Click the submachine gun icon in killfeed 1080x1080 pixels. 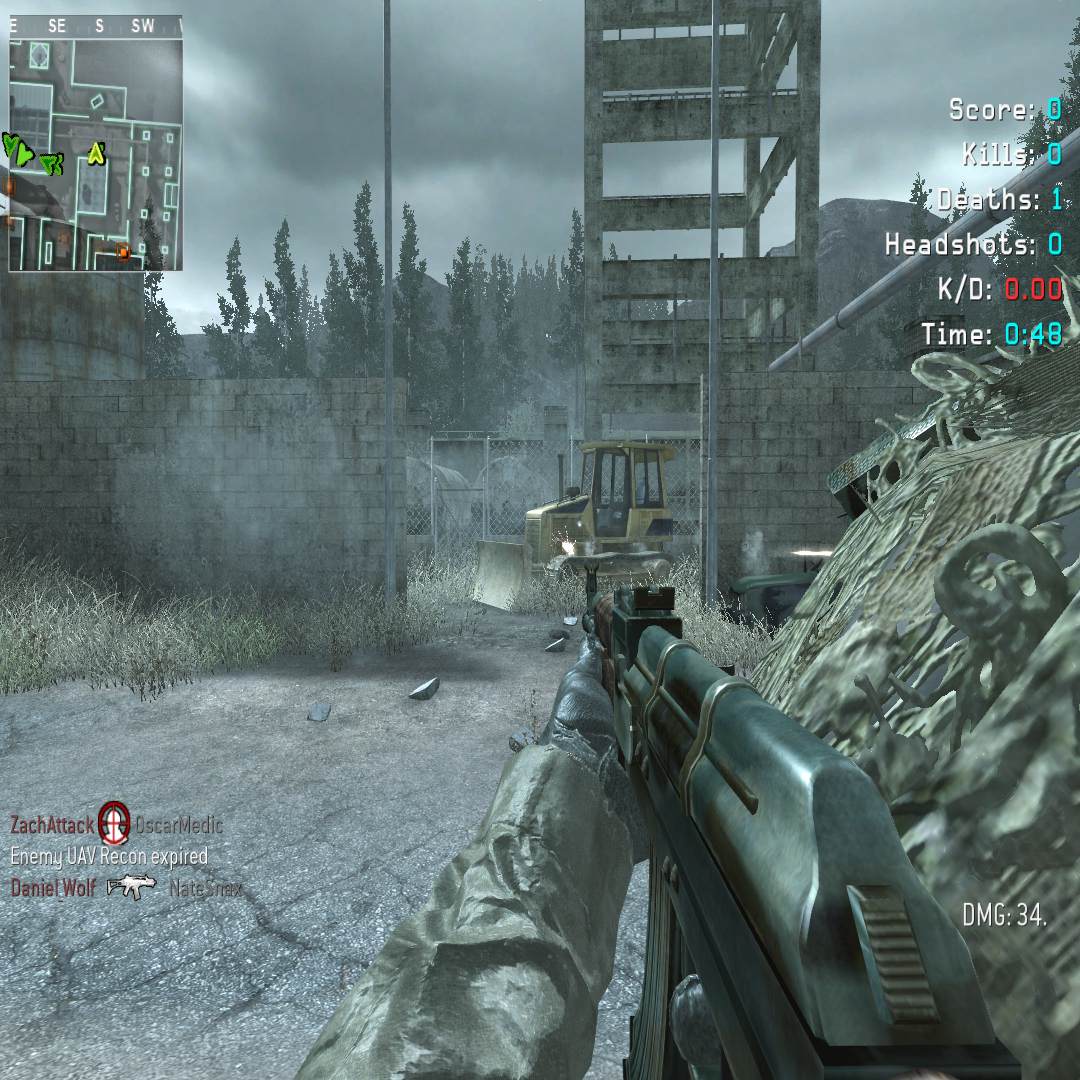click(132, 886)
